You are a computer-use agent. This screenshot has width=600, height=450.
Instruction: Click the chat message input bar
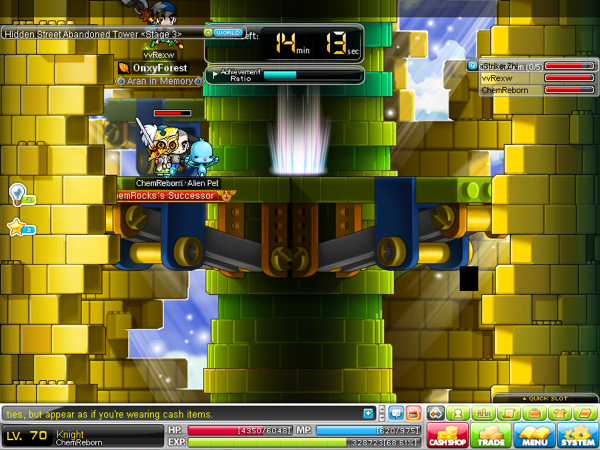coord(180,413)
